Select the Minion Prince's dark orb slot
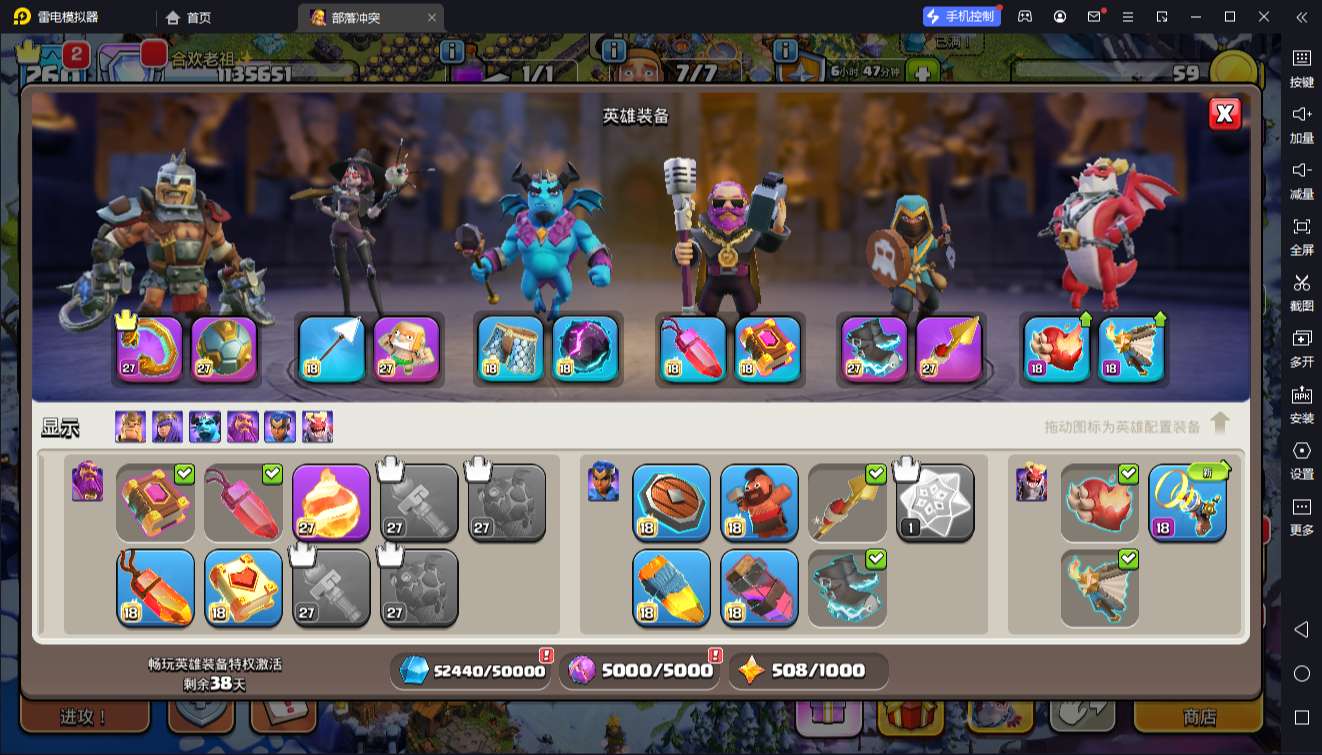This screenshot has width=1322, height=755. pyautogui.click(x=585, y=349)
